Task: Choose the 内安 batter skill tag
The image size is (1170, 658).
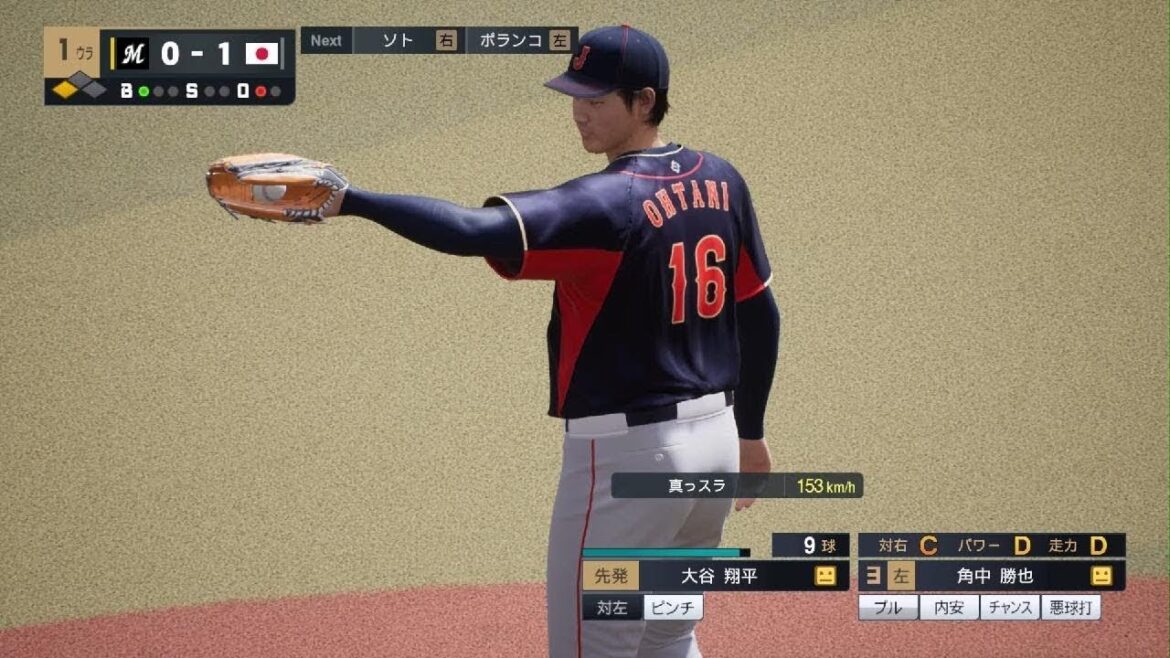Action: pyautogui.click(x=948, y=607)
